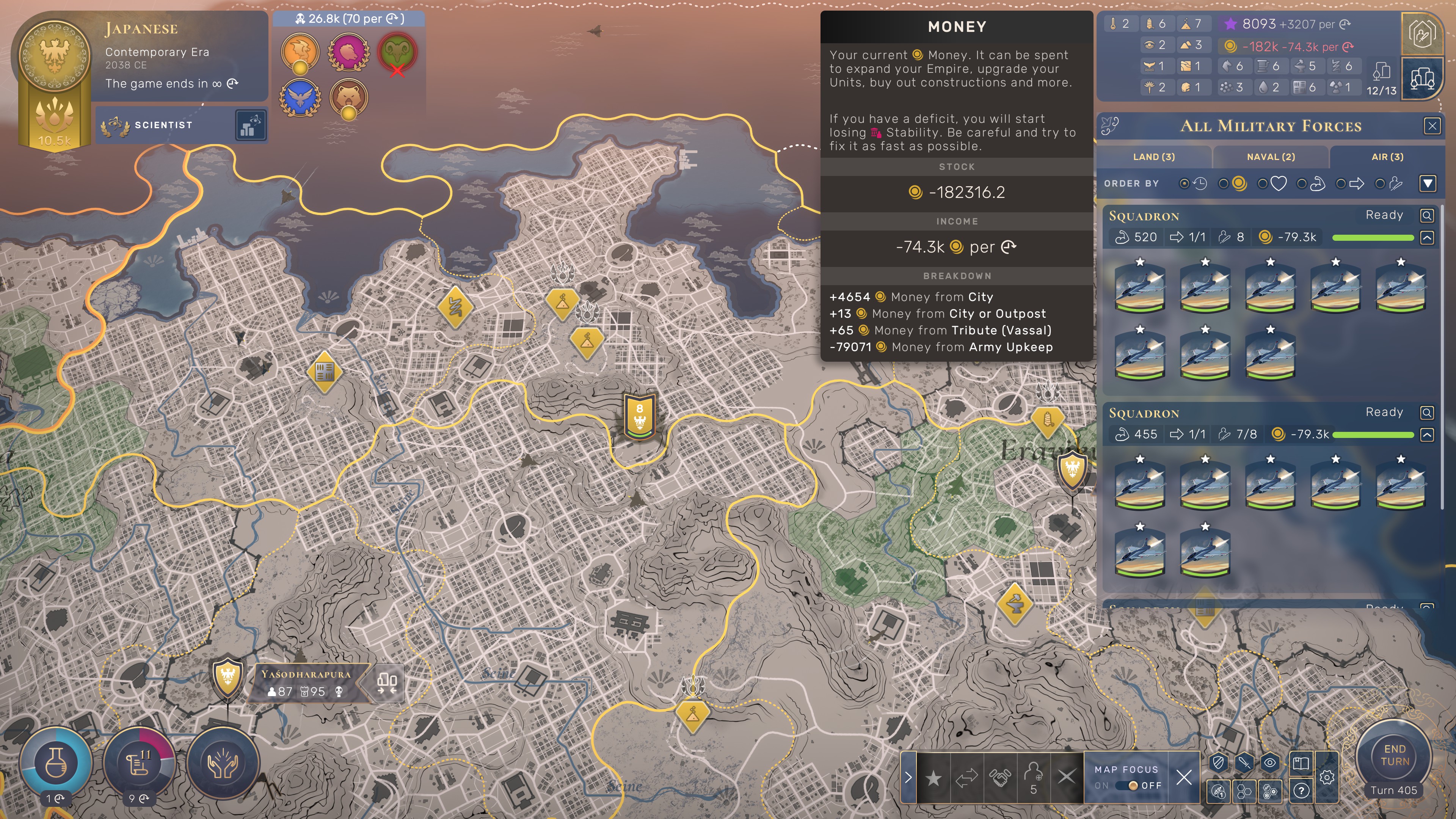The height and width of the screenshot is (819, 1456).
Task: Open the game settings gear
Action: [1327, 778]
